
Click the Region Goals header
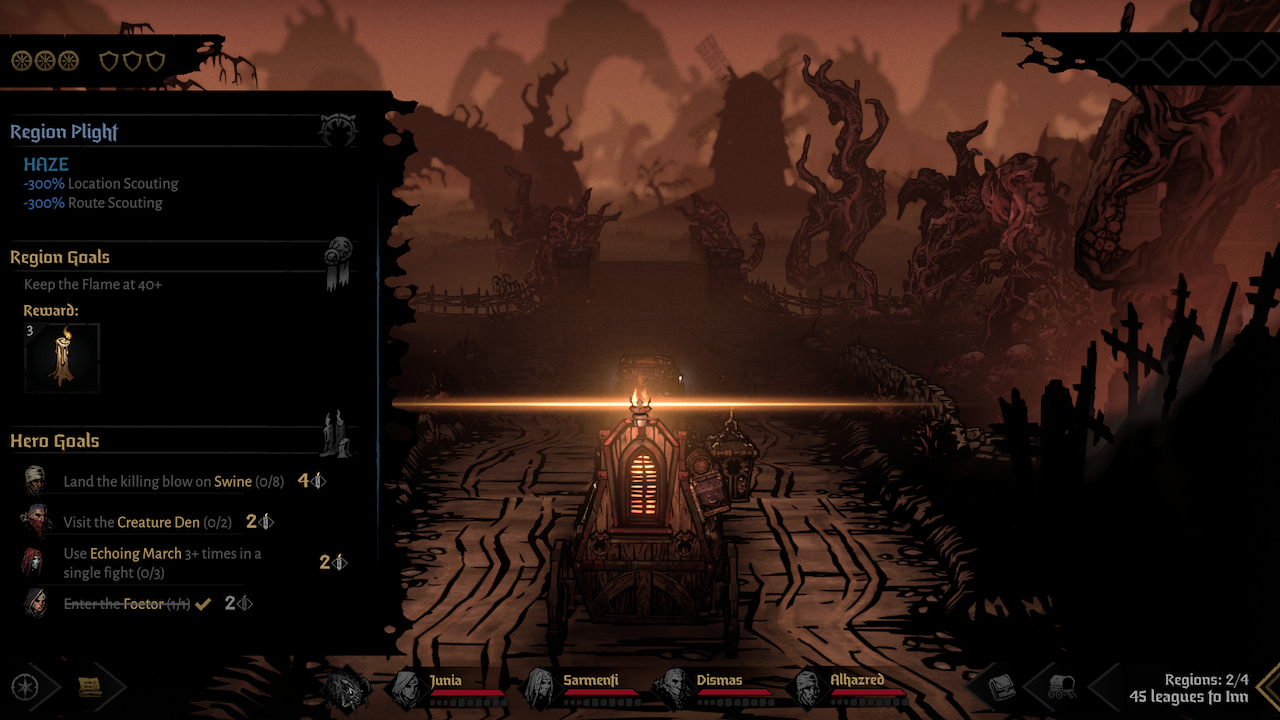(x=60, y=258)
